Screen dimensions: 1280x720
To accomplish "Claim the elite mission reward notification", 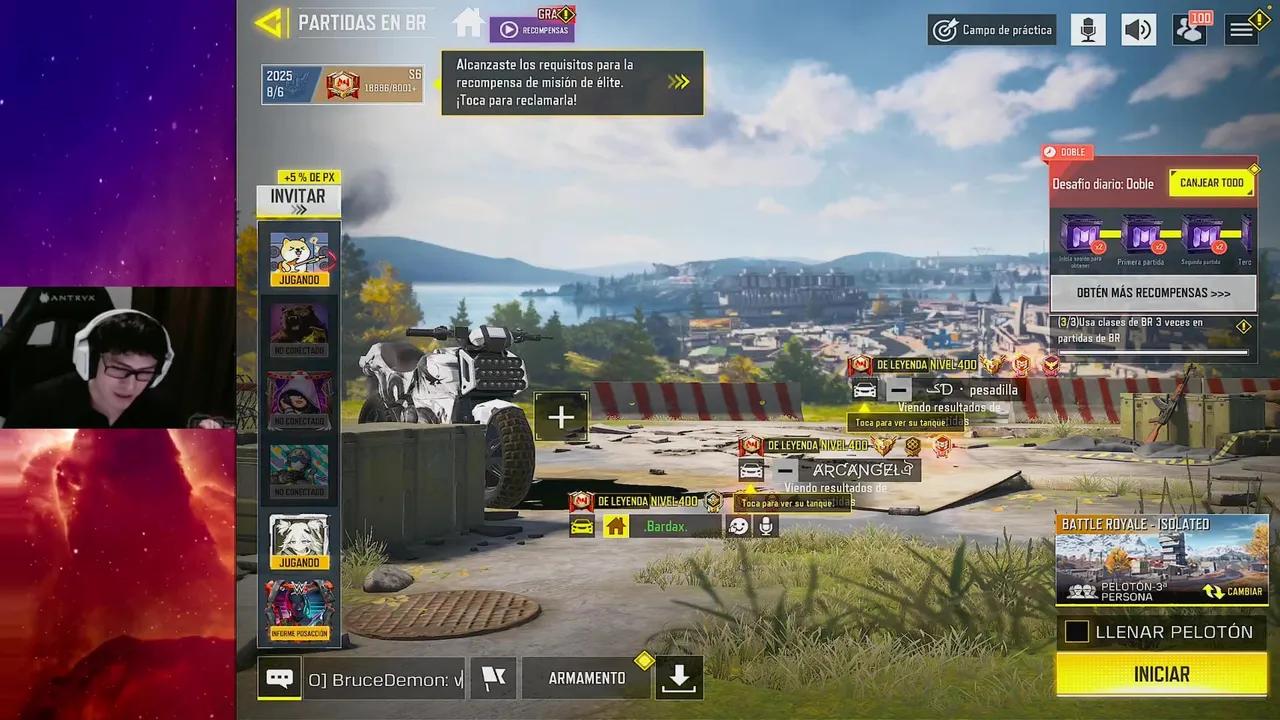I will coord(572,82).
